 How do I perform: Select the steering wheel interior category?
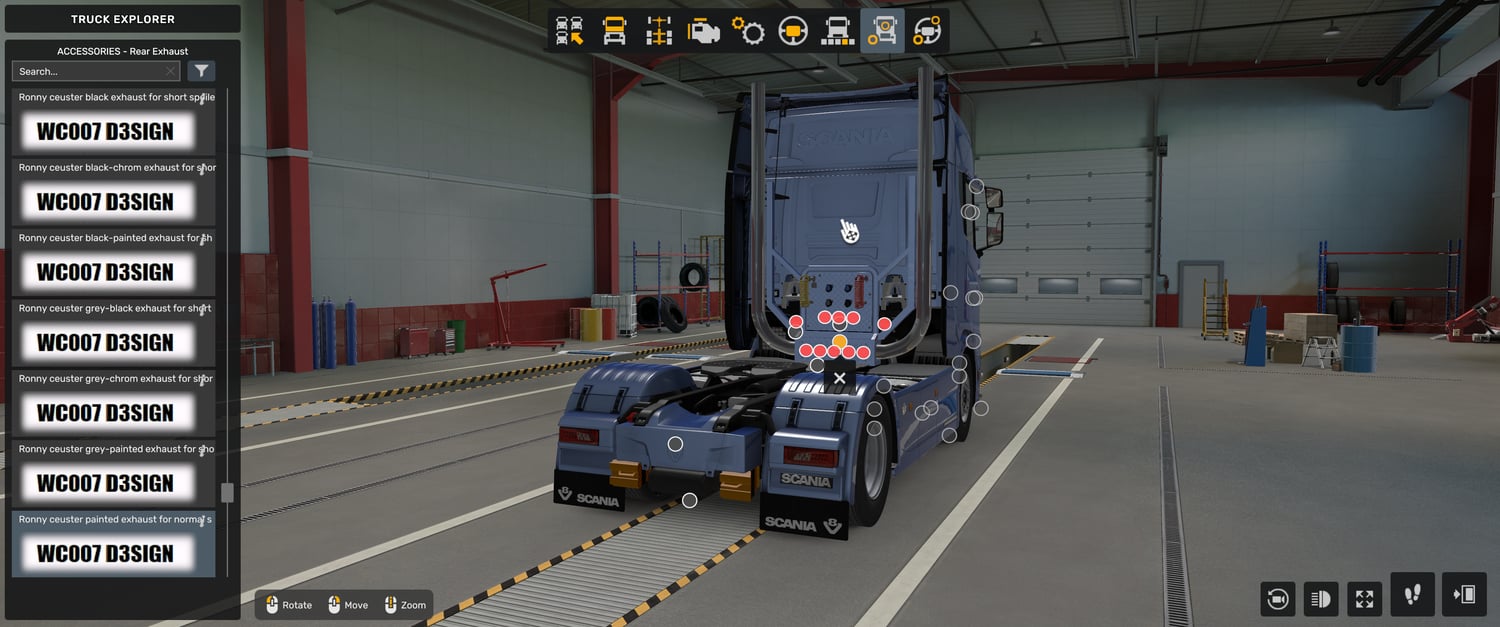(x=793, y=31)
